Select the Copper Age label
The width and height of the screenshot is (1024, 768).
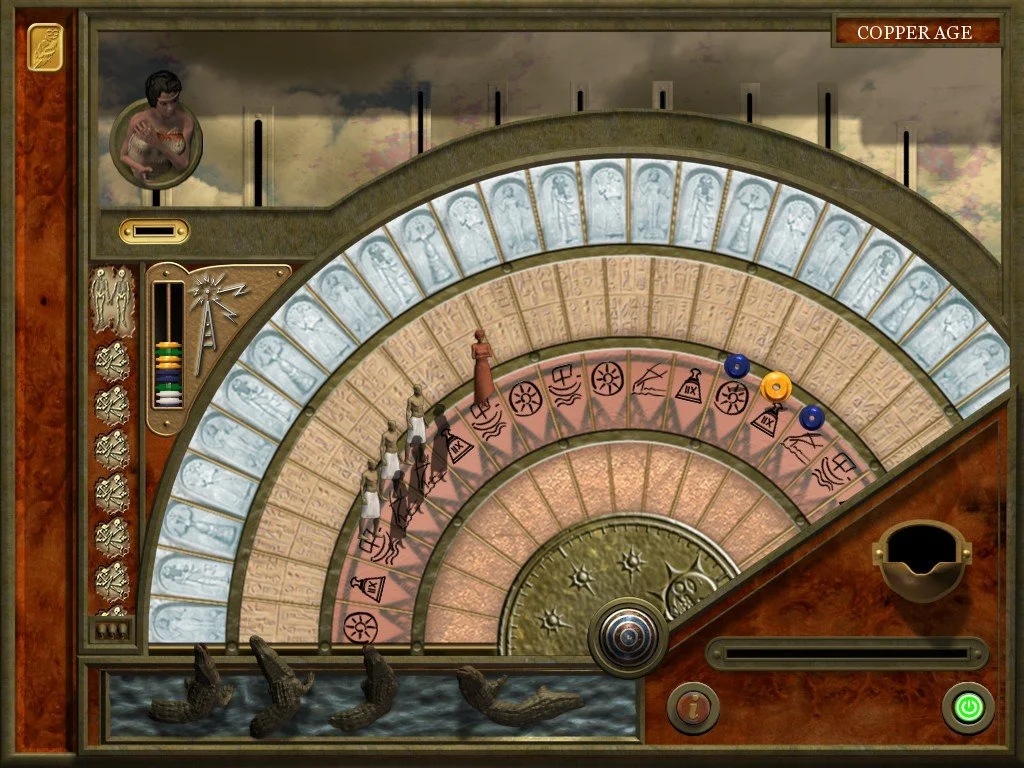[914, 32]
